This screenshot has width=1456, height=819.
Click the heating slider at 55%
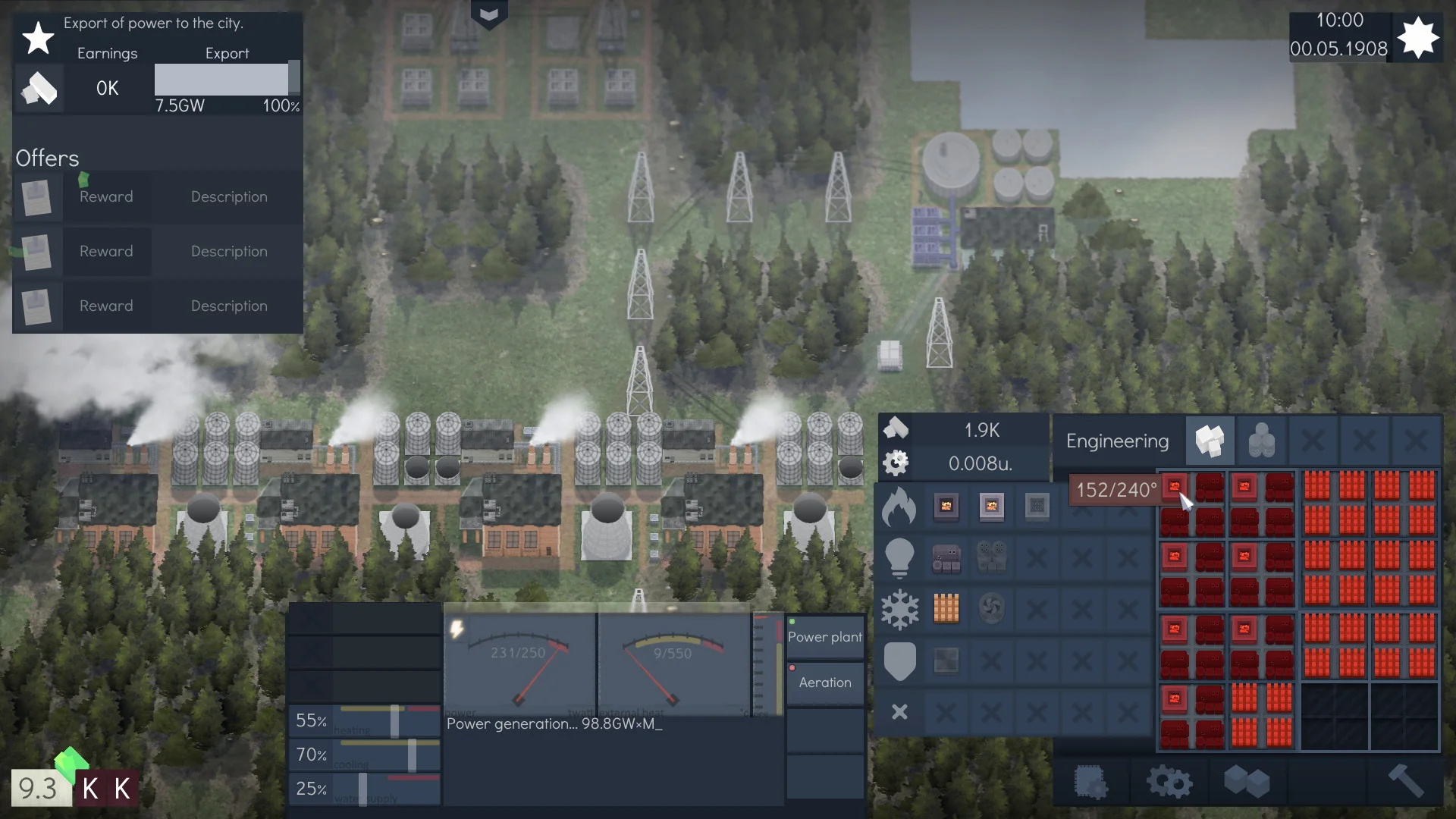394,721
